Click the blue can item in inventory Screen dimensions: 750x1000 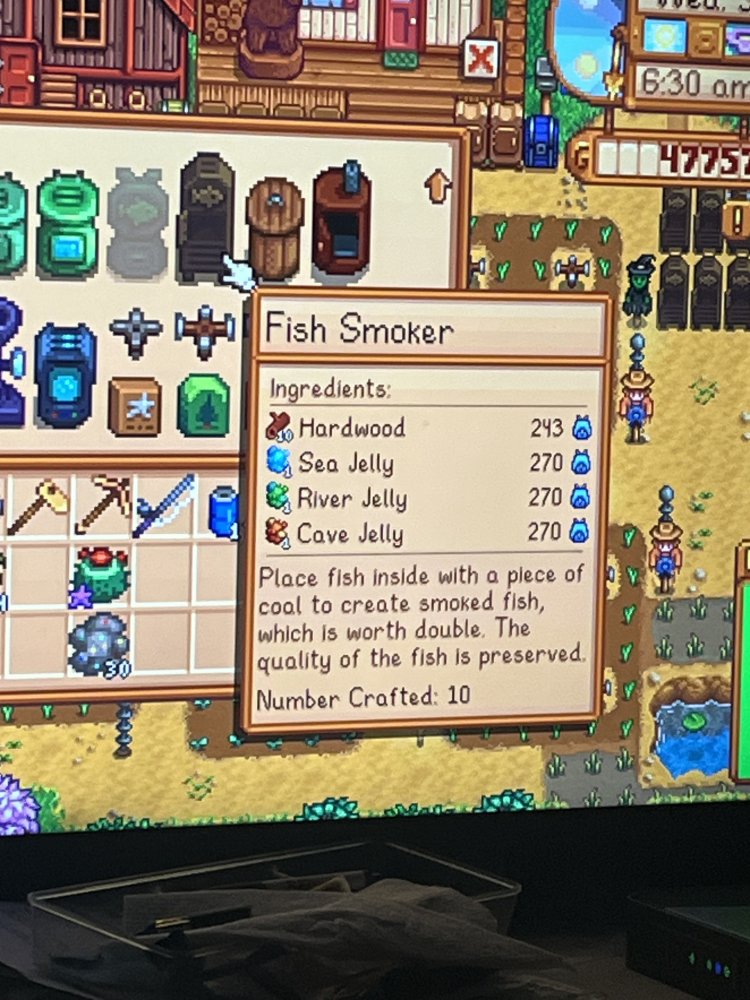point(222,510)
